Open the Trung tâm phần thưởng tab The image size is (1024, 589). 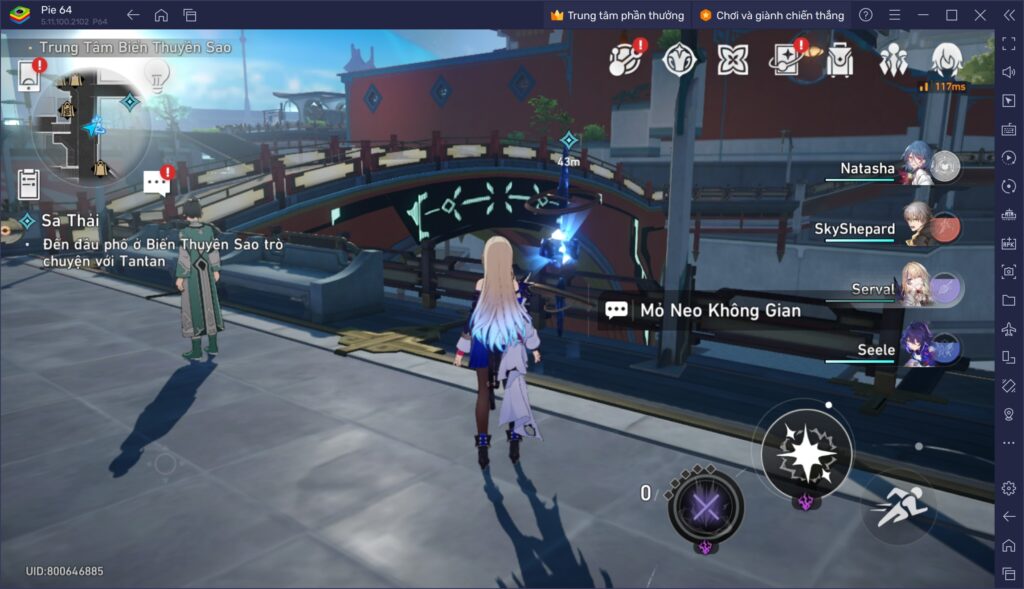click(617, 15)
